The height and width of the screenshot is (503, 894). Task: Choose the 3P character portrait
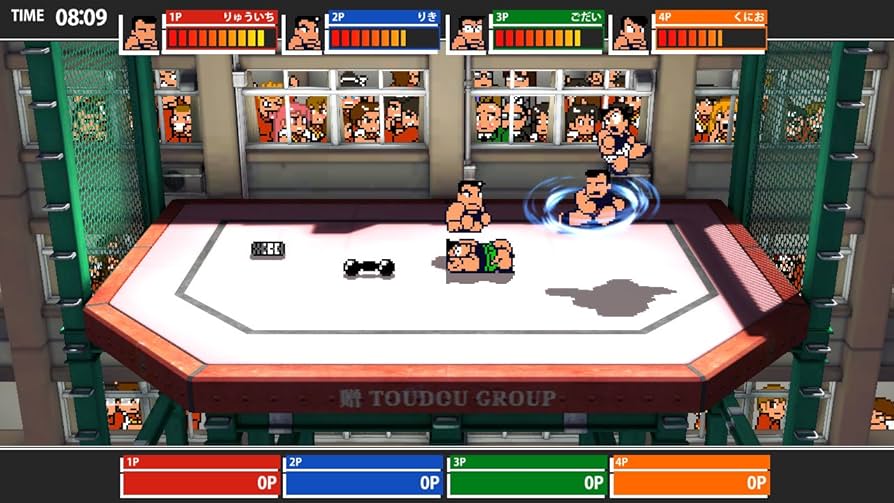467,33
